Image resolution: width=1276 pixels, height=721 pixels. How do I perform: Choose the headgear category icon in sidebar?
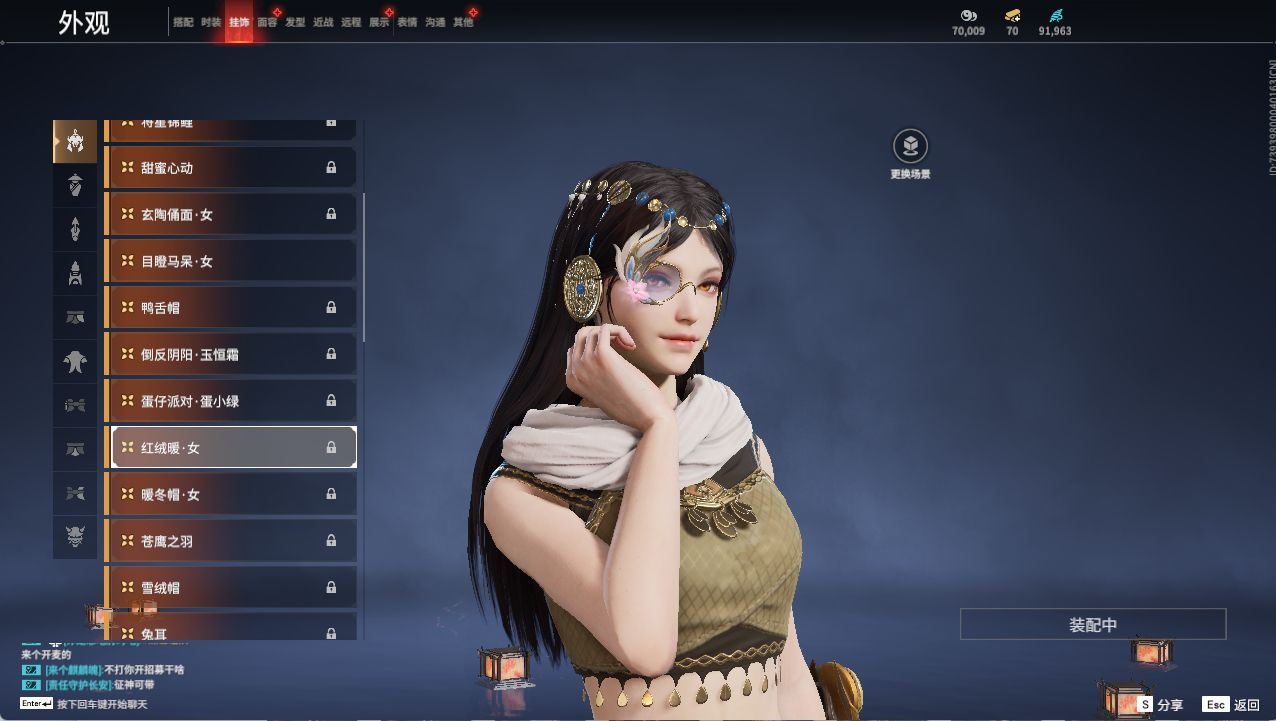(x=75, y=142)
